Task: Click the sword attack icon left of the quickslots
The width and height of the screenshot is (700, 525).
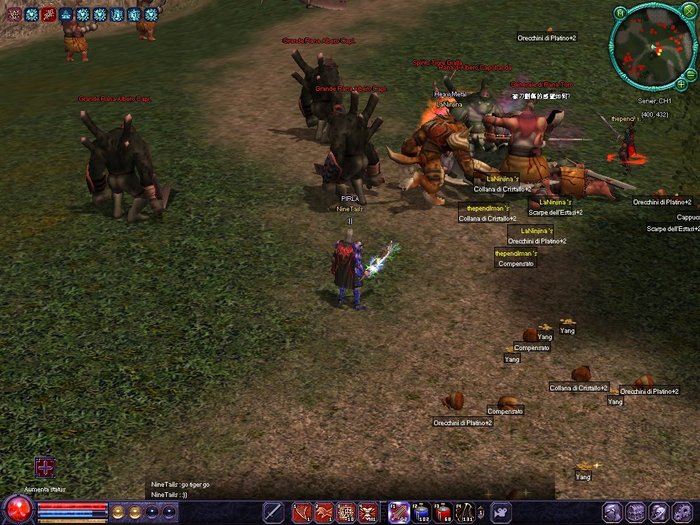Action: (x=273, y=513)
